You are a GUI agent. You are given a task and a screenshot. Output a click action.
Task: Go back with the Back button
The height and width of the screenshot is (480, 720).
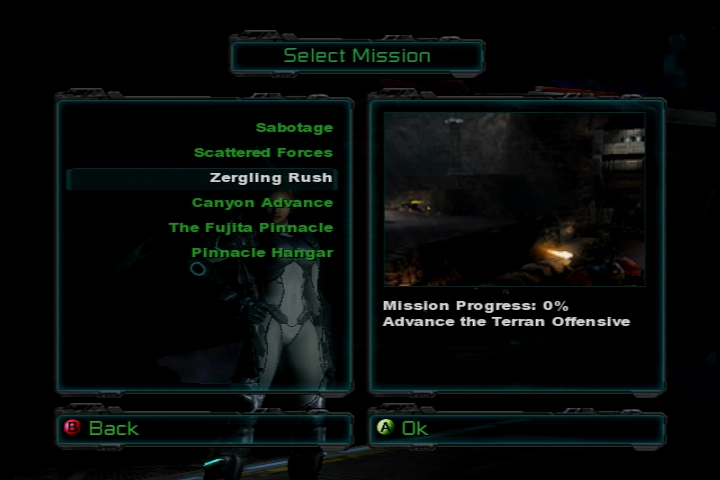[113, 428]
